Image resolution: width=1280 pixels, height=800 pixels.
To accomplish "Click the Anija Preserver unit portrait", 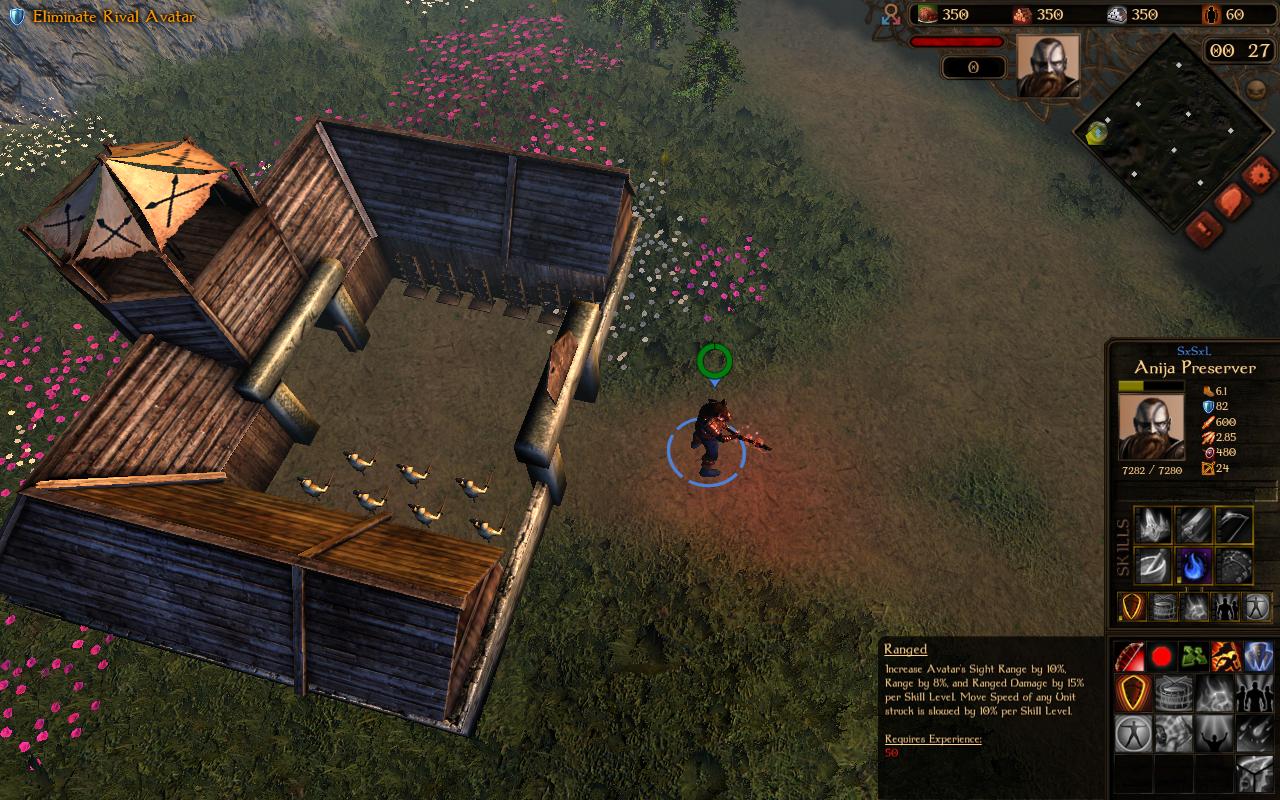I will [x=1149, y=427].
